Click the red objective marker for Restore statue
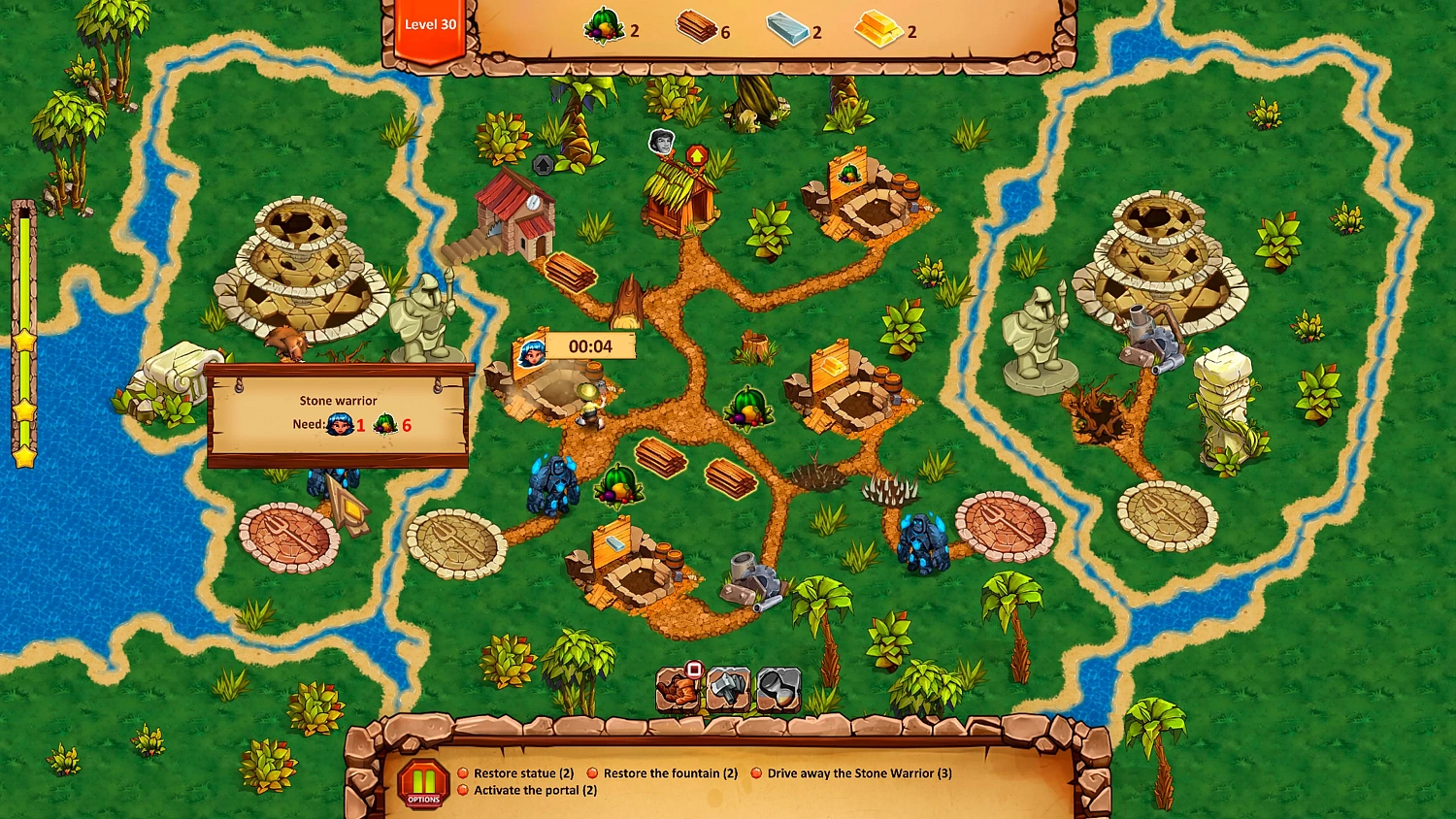This screenshot has height=819, width=1456. 463,773
